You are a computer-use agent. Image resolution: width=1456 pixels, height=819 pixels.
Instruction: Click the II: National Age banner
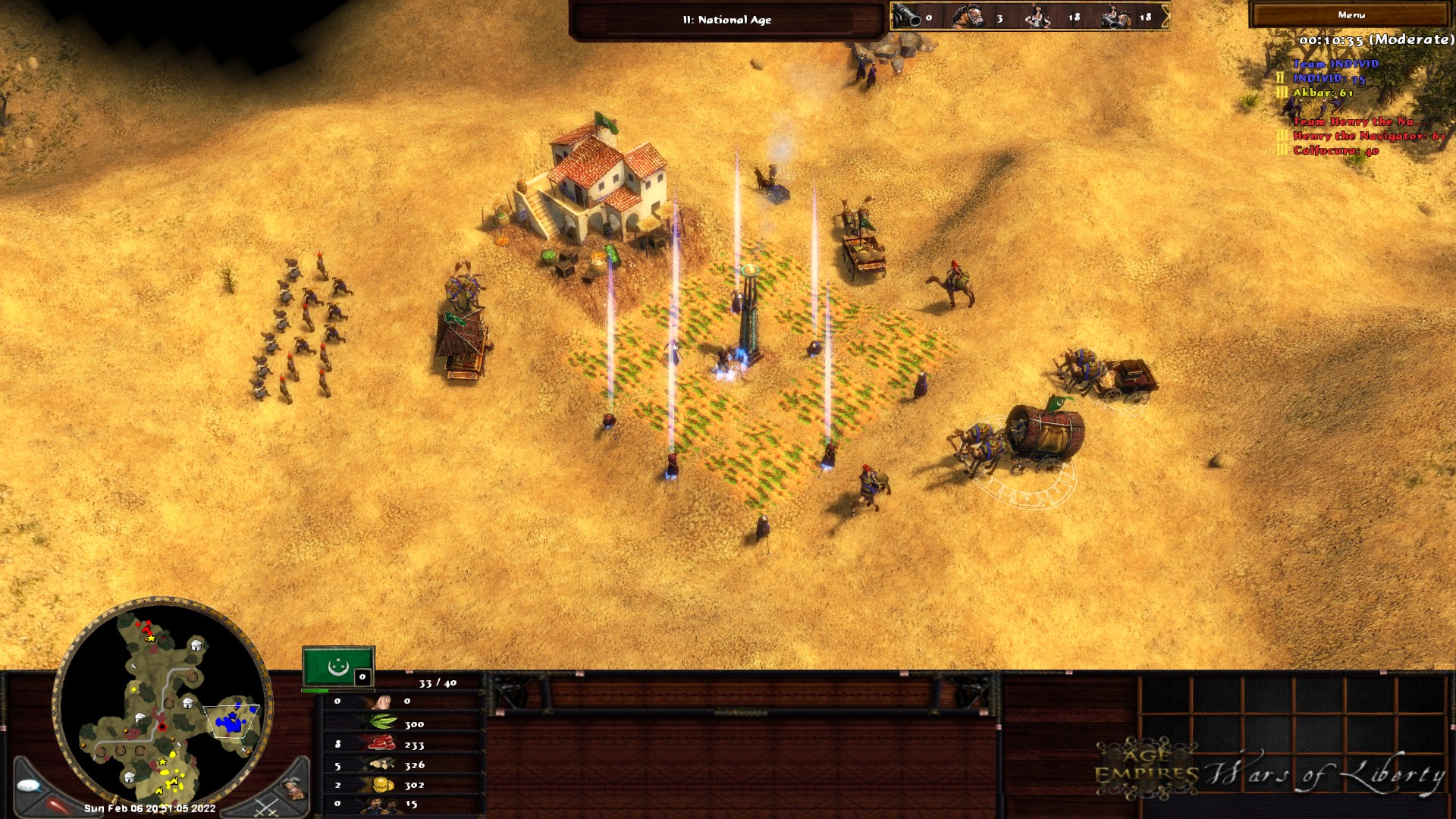tap(726, 20)
